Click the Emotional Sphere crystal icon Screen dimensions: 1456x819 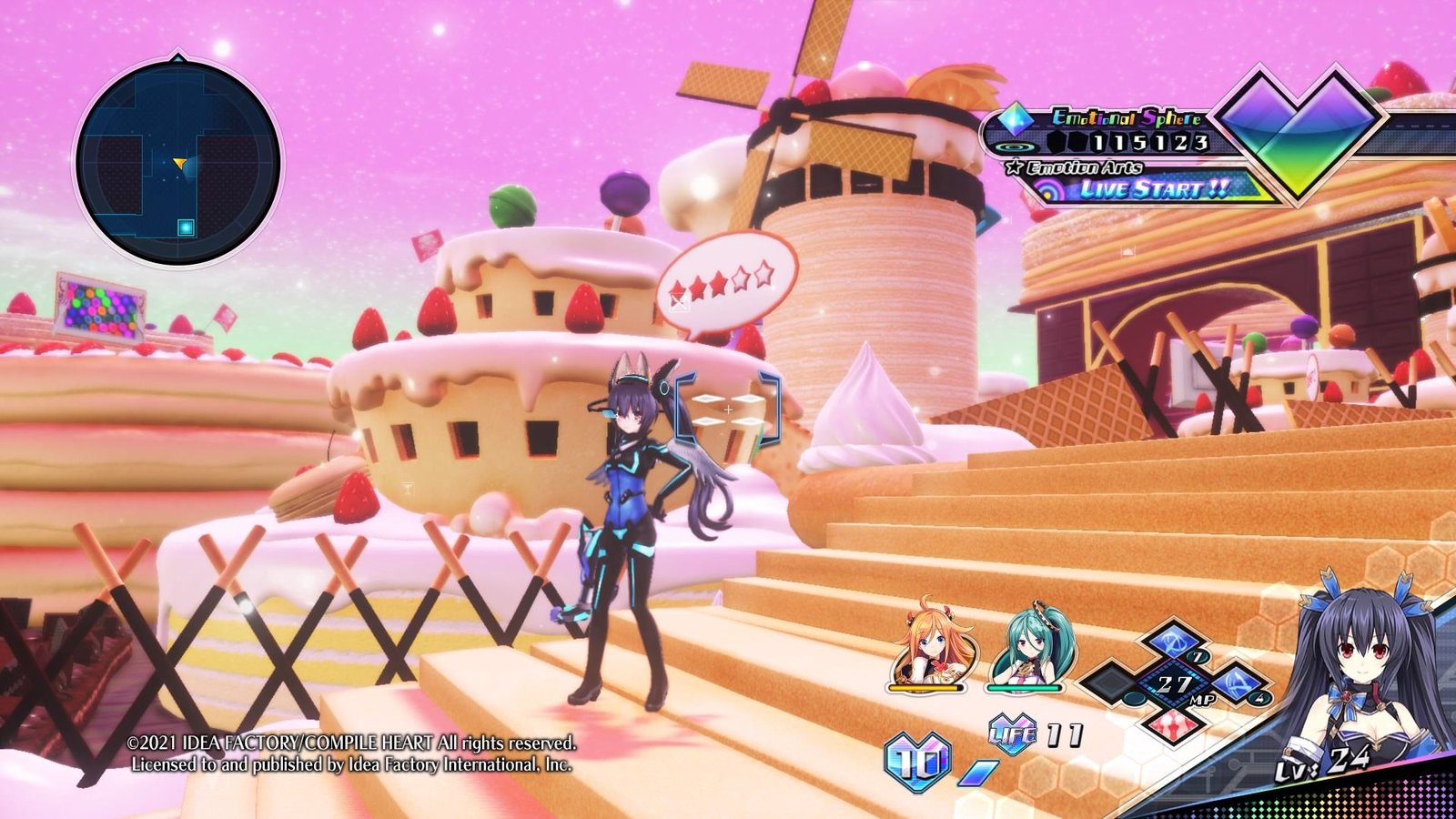point(1016,118)
